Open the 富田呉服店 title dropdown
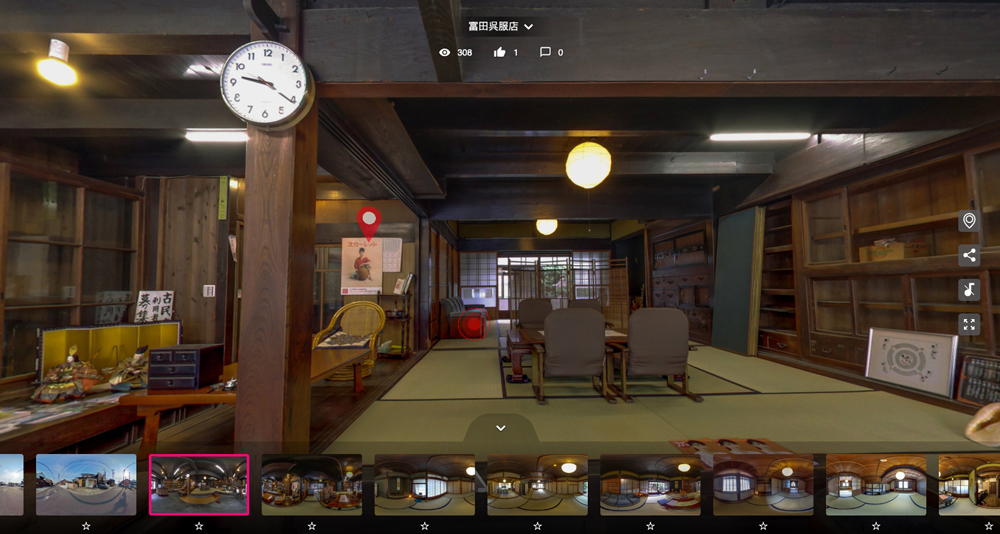 tap(501, 27)
